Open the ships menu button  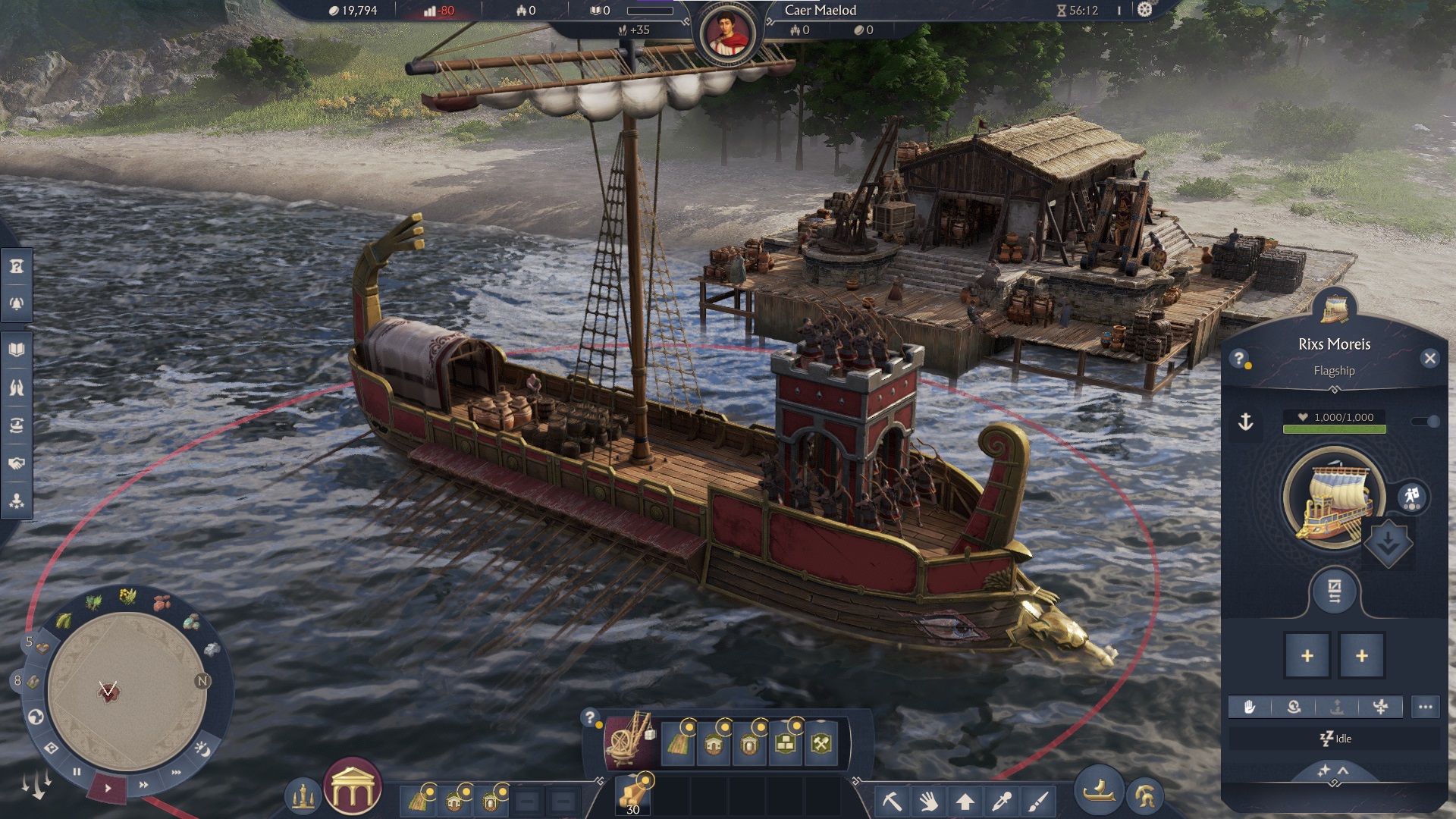(1099, 792)
